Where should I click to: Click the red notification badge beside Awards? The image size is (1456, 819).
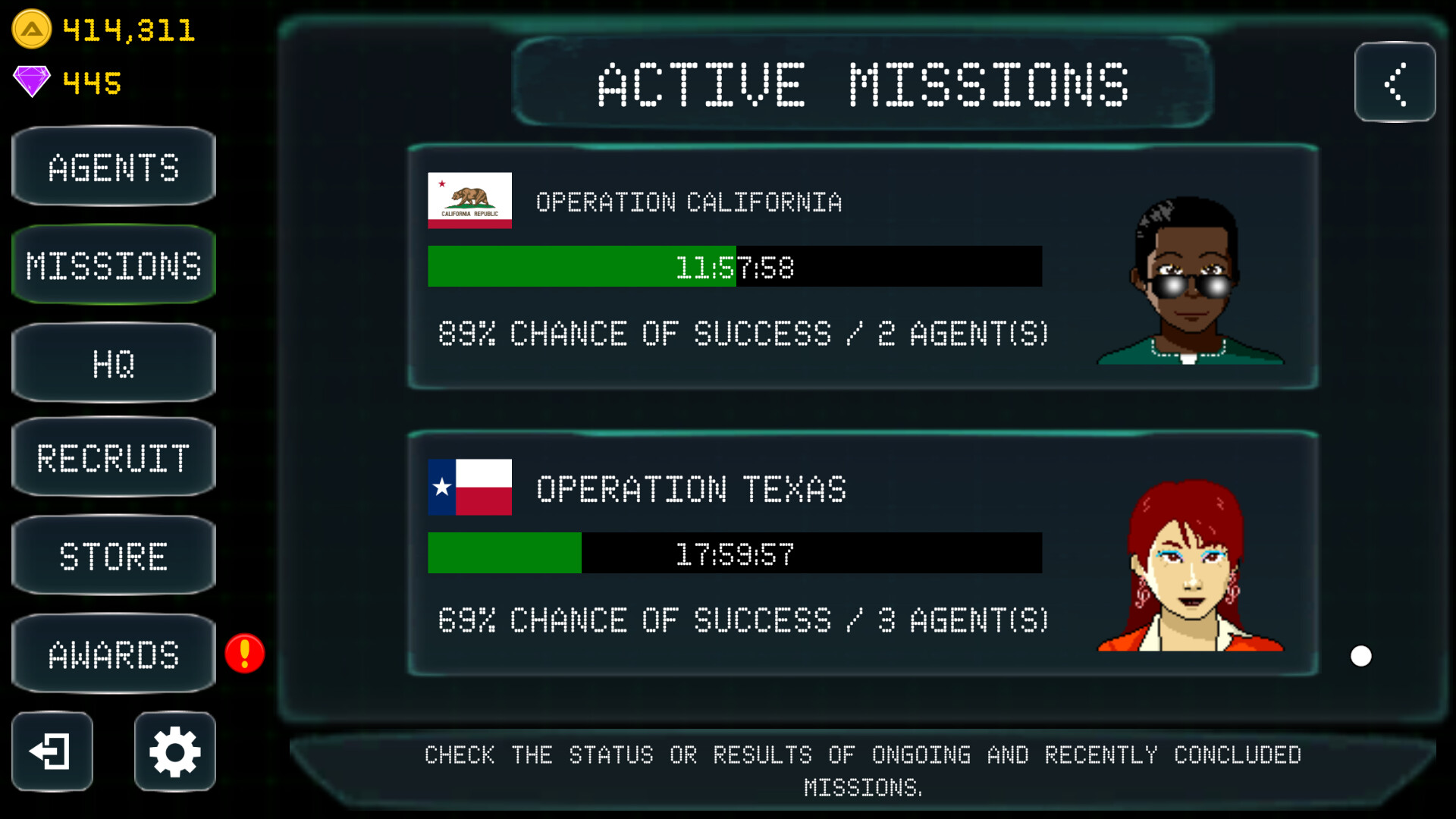244,654
